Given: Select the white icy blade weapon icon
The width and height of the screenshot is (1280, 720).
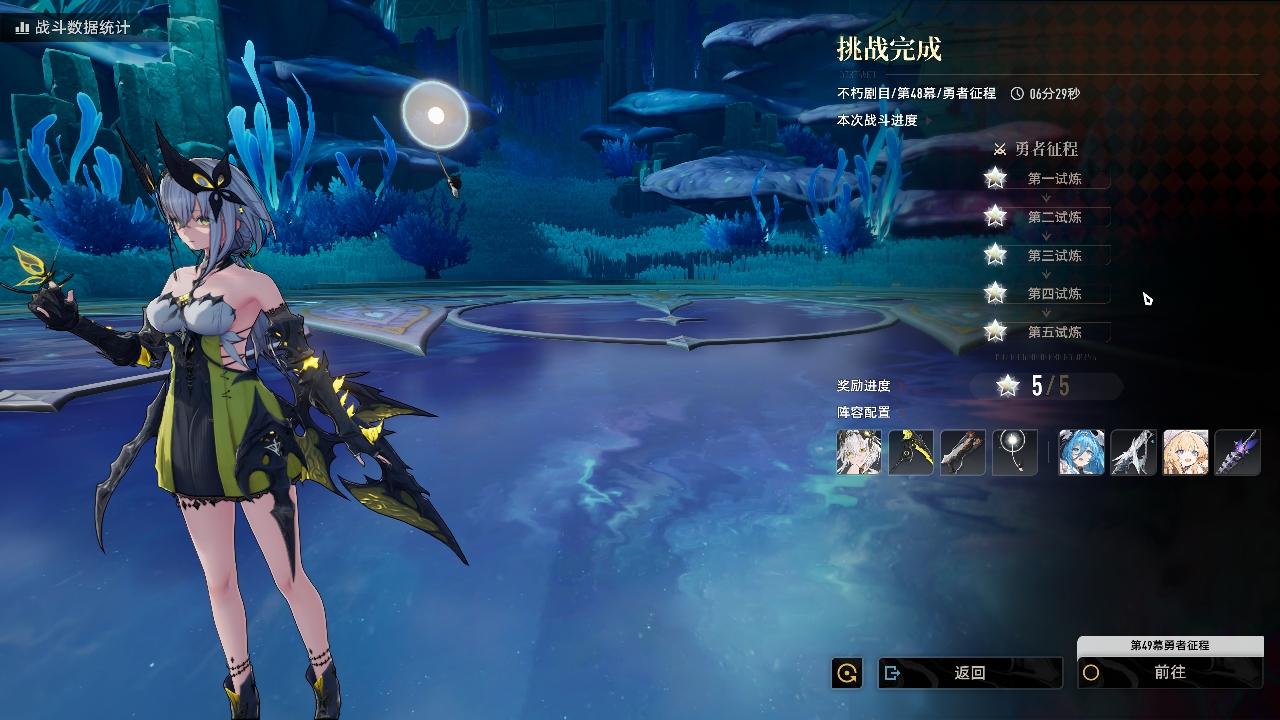Looking at the screenshot, I should (x=1134, y=452).
